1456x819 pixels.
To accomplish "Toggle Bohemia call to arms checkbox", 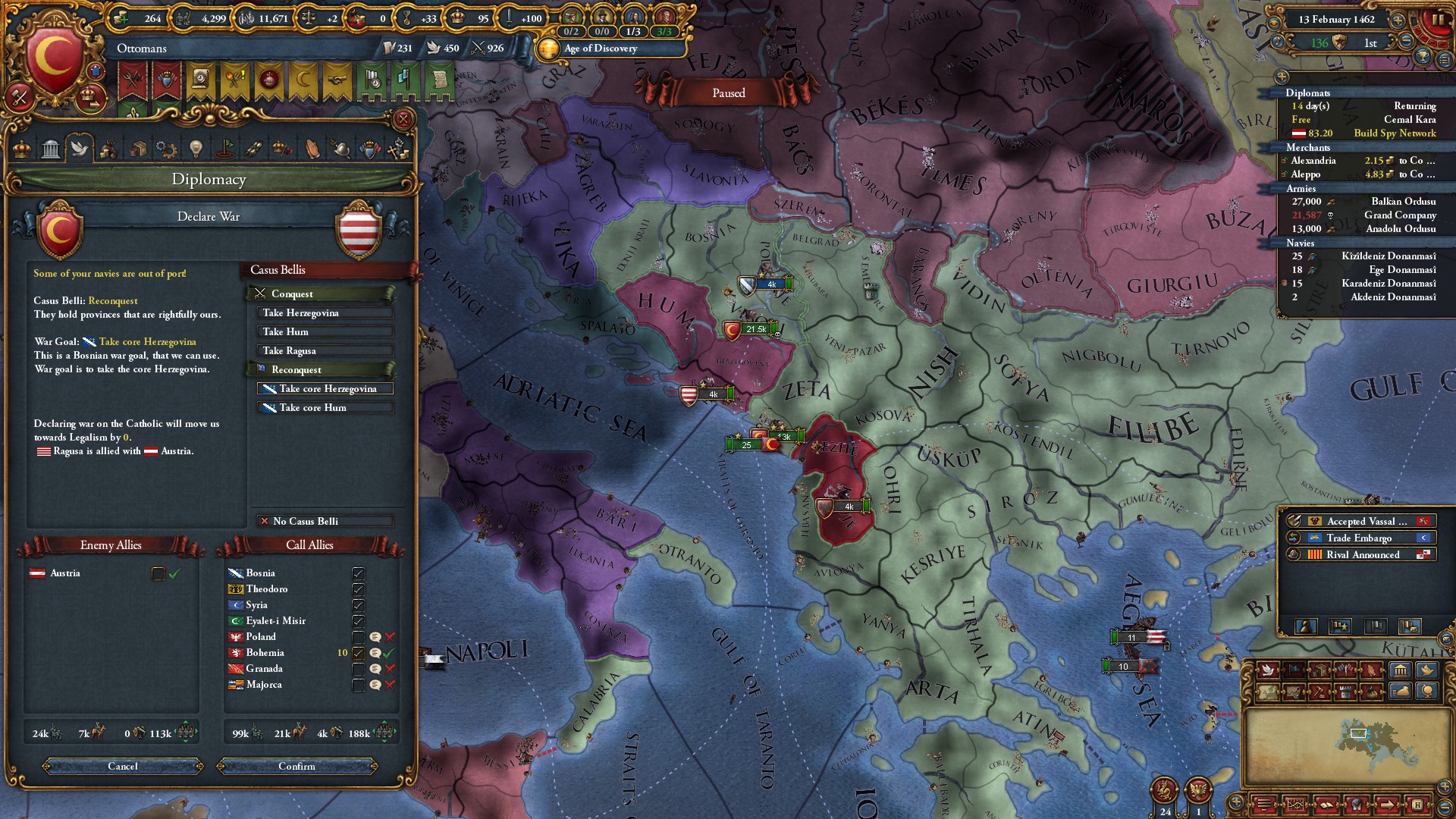I will 359,653.
